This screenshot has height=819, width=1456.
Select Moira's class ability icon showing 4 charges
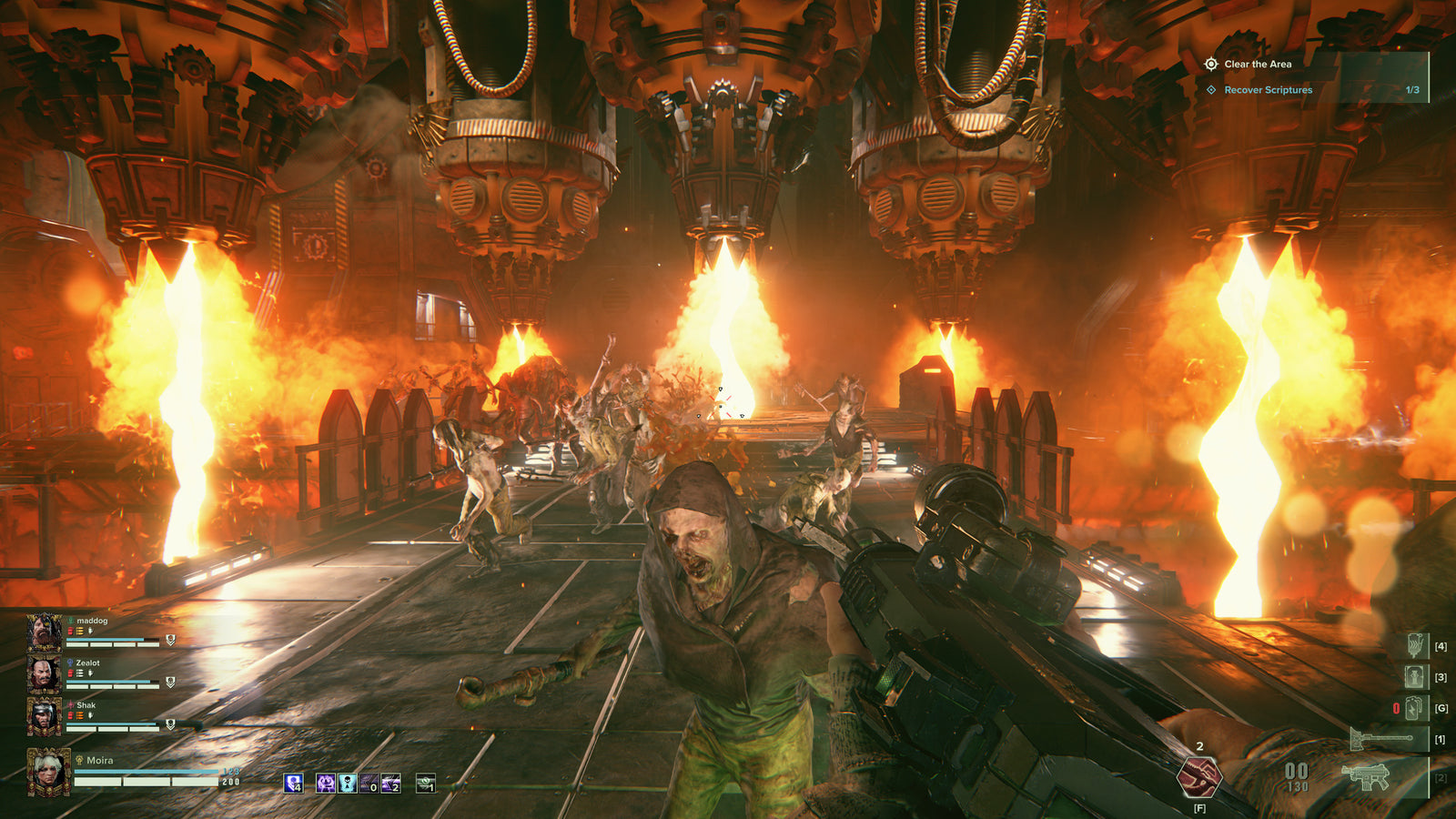294,784
